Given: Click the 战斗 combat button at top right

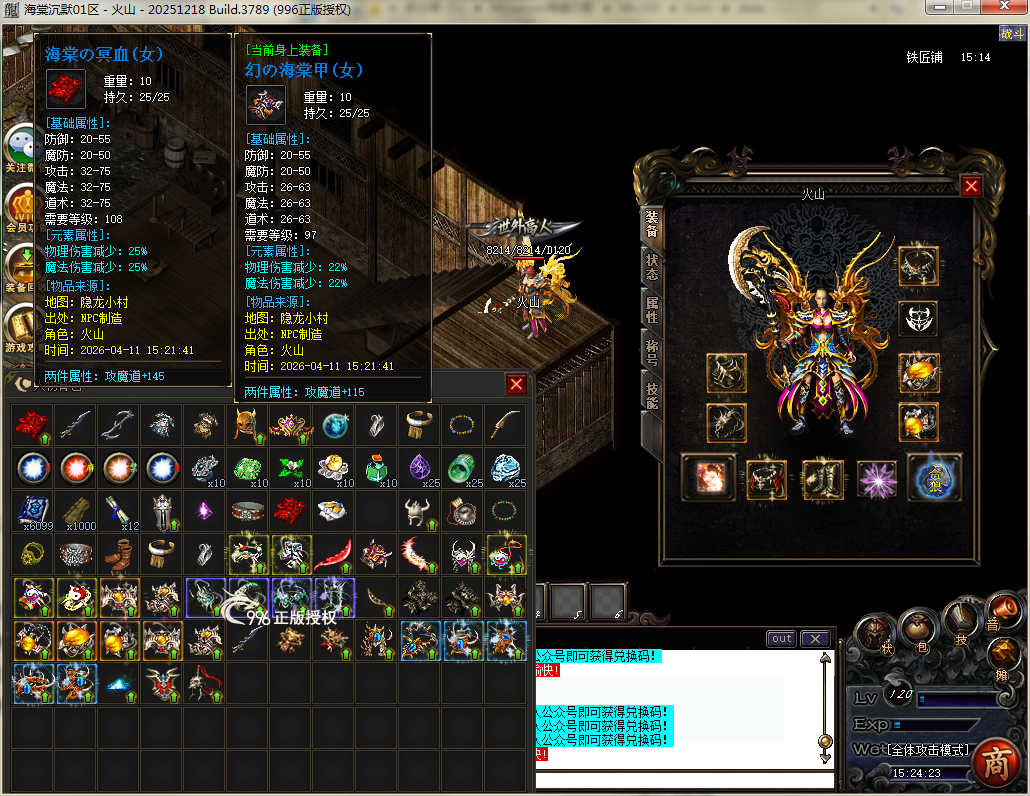Looking at the screenshot, I should tap(1011, 33).
